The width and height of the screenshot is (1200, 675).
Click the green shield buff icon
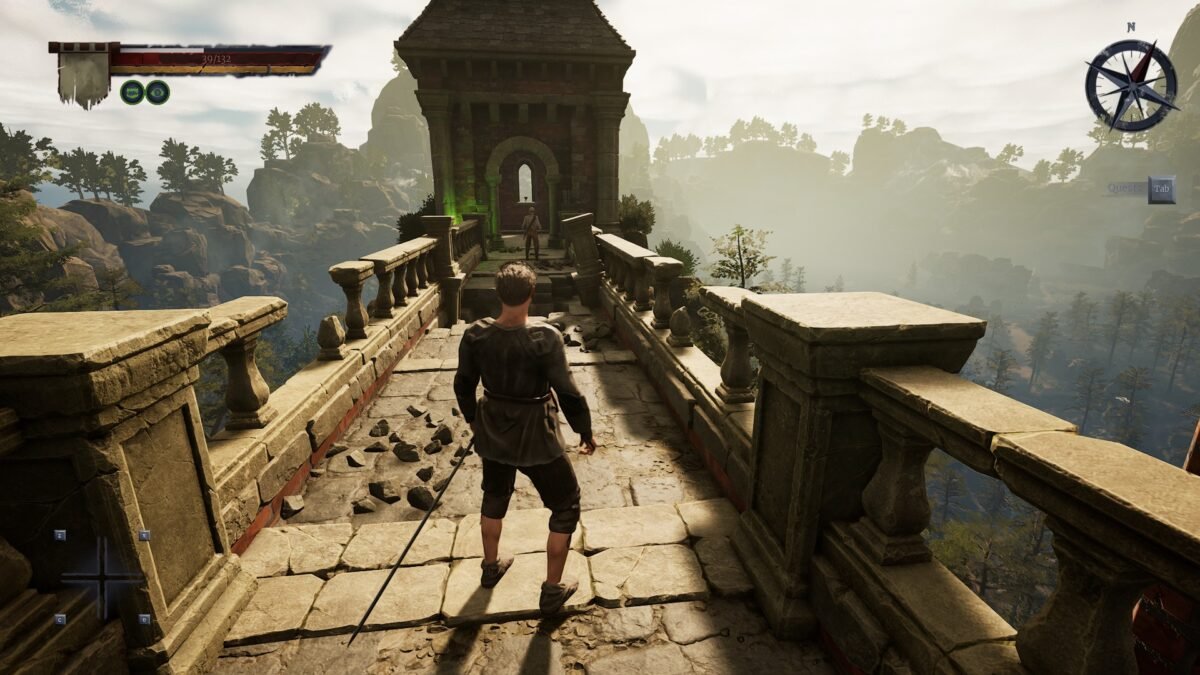coord(132,92)
